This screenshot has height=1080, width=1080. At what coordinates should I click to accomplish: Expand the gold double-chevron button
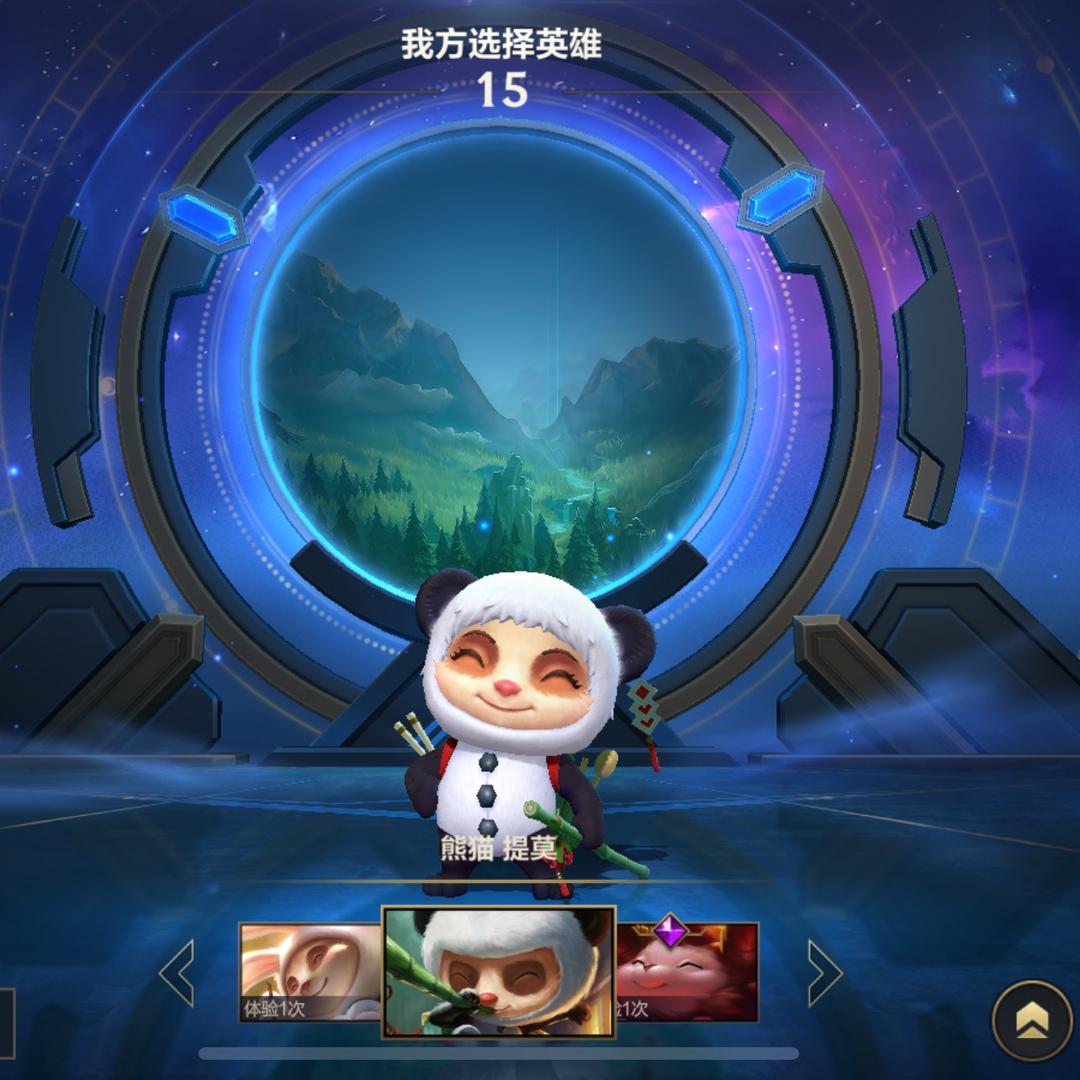1031,1020
